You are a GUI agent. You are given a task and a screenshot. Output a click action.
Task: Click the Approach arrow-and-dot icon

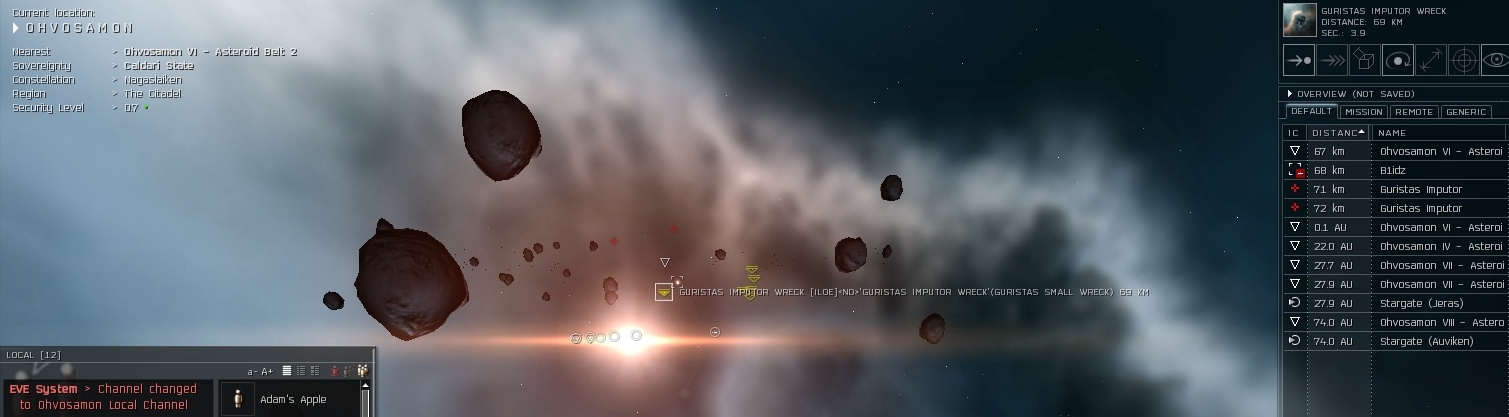pos(1298,60)
